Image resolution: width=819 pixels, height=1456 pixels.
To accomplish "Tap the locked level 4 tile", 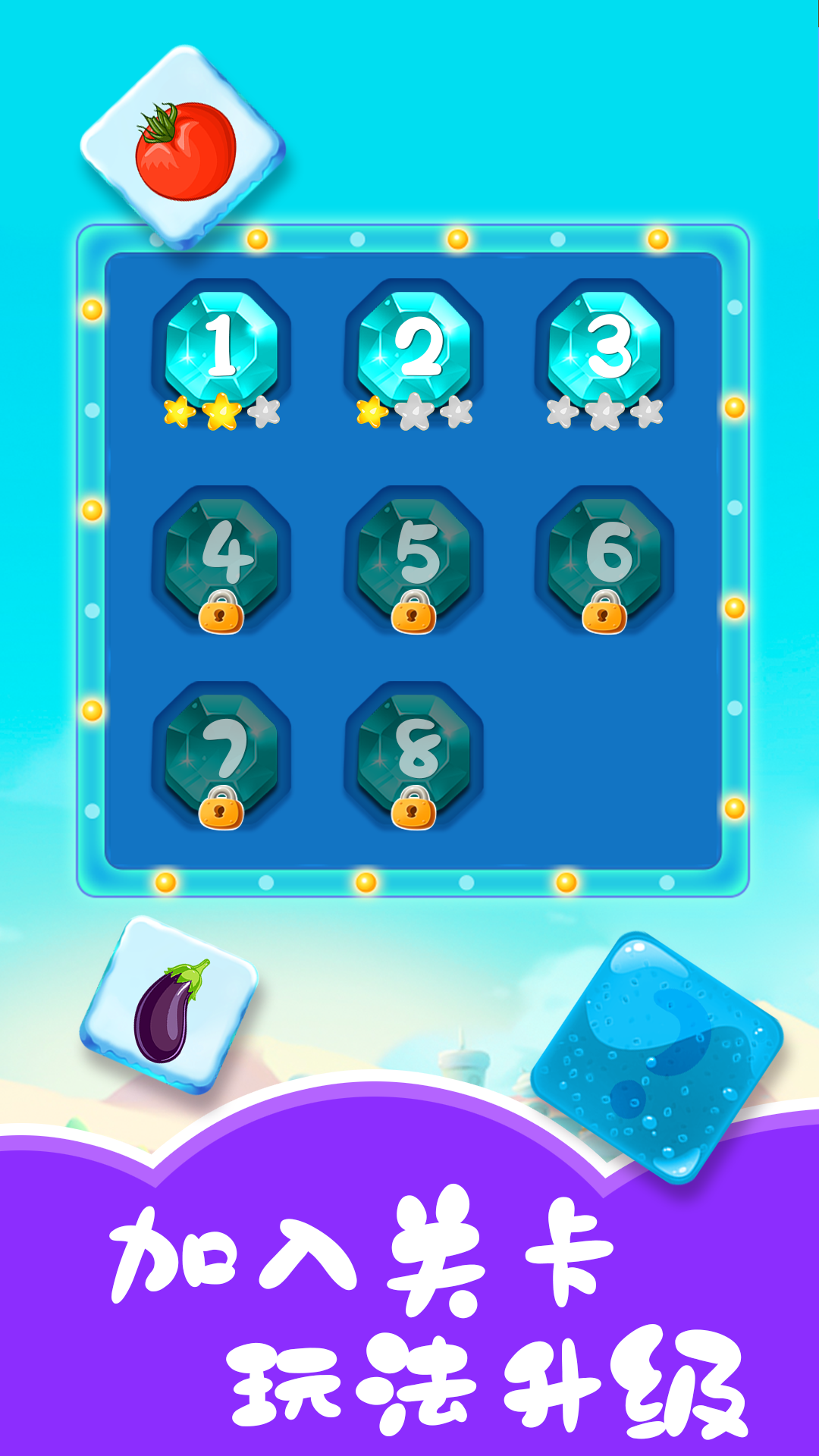I will [221, 555].
